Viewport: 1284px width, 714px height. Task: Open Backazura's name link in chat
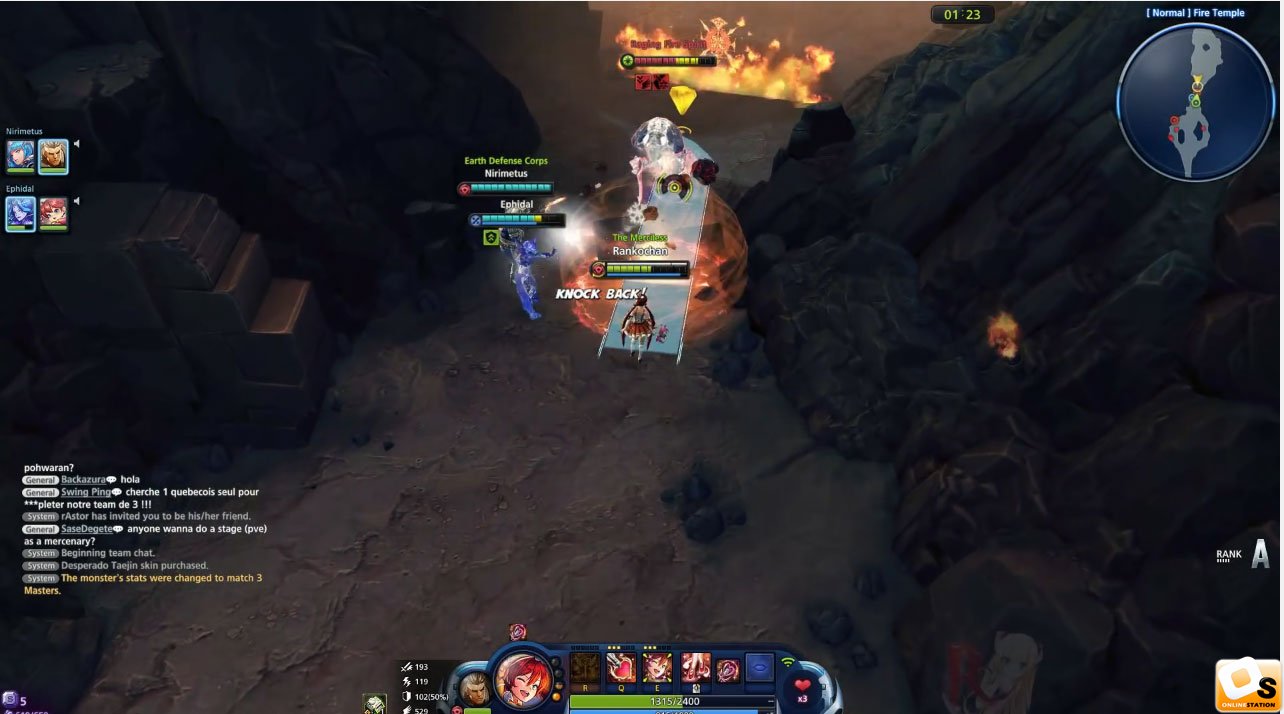(82, 480)
